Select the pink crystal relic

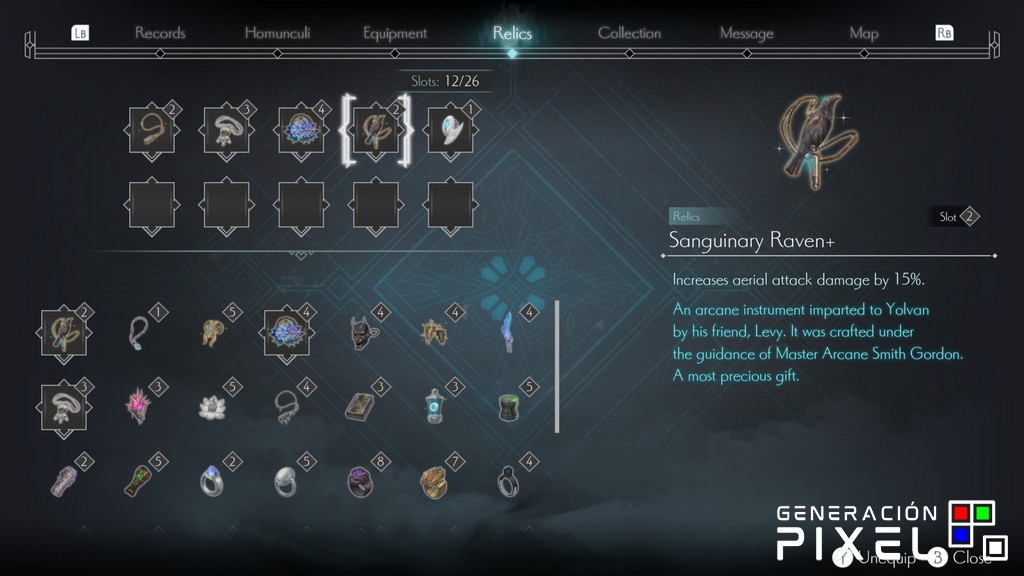pos(137,406)
